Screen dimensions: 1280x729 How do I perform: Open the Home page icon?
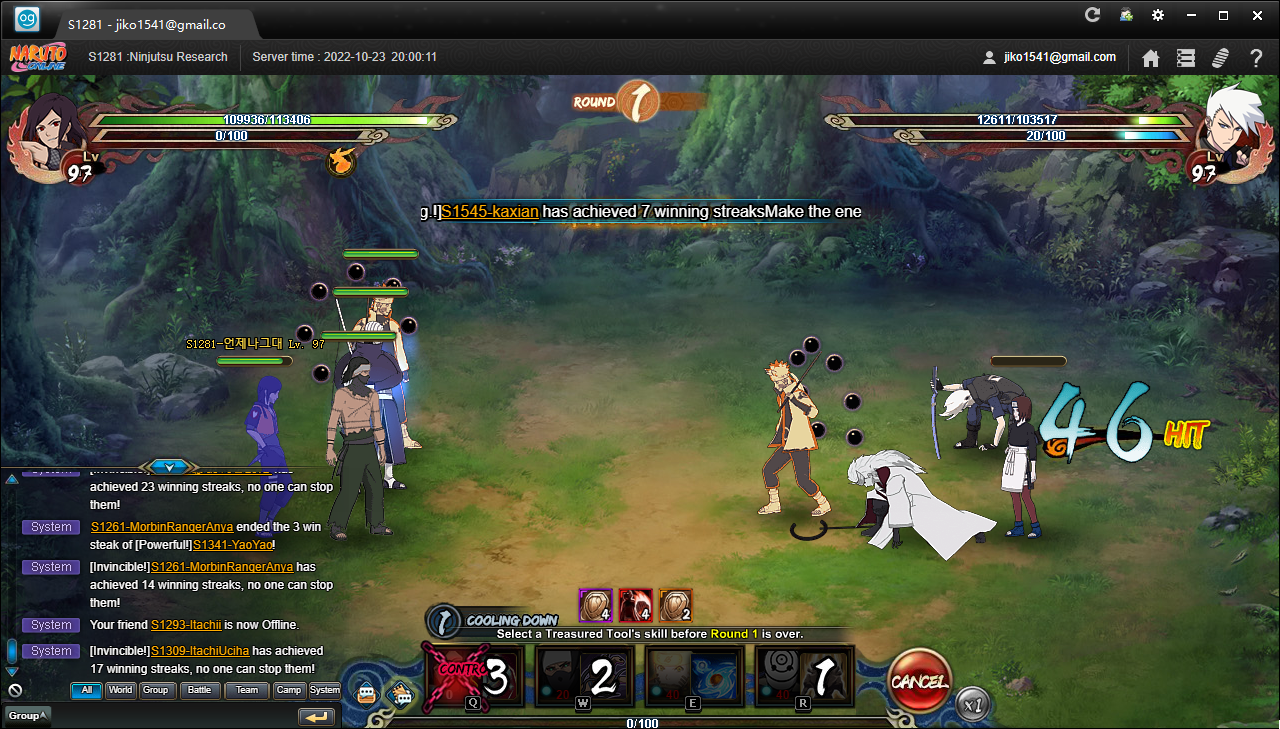pos(1151,58)
